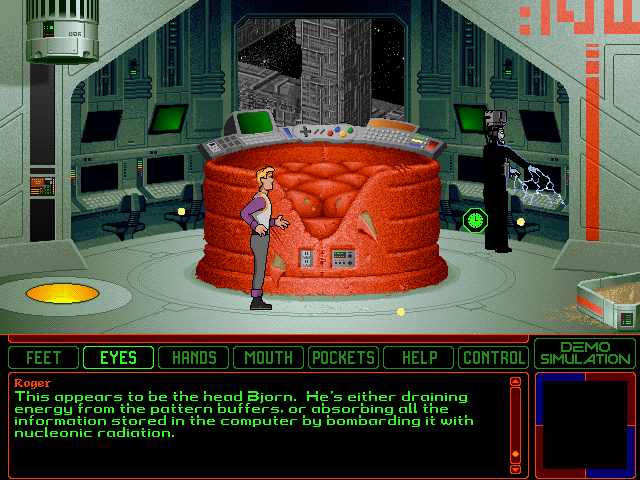The height and width of the screenshot is (480, 640).
Task: Pick the MOUTH talk command
Action: pos(269,357)
